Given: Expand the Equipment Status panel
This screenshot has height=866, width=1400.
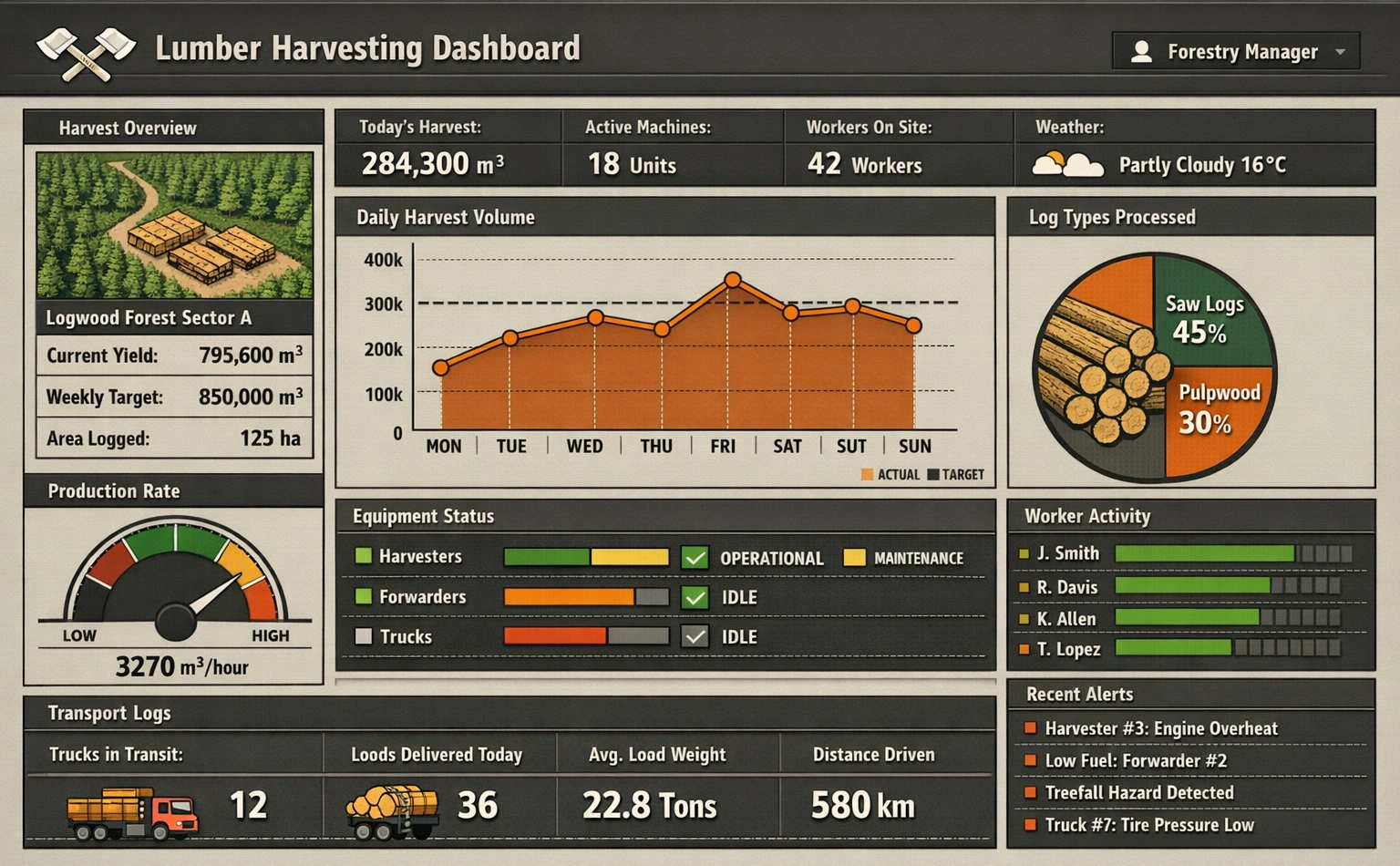Looking at the screenshot, I should (423, 516).
